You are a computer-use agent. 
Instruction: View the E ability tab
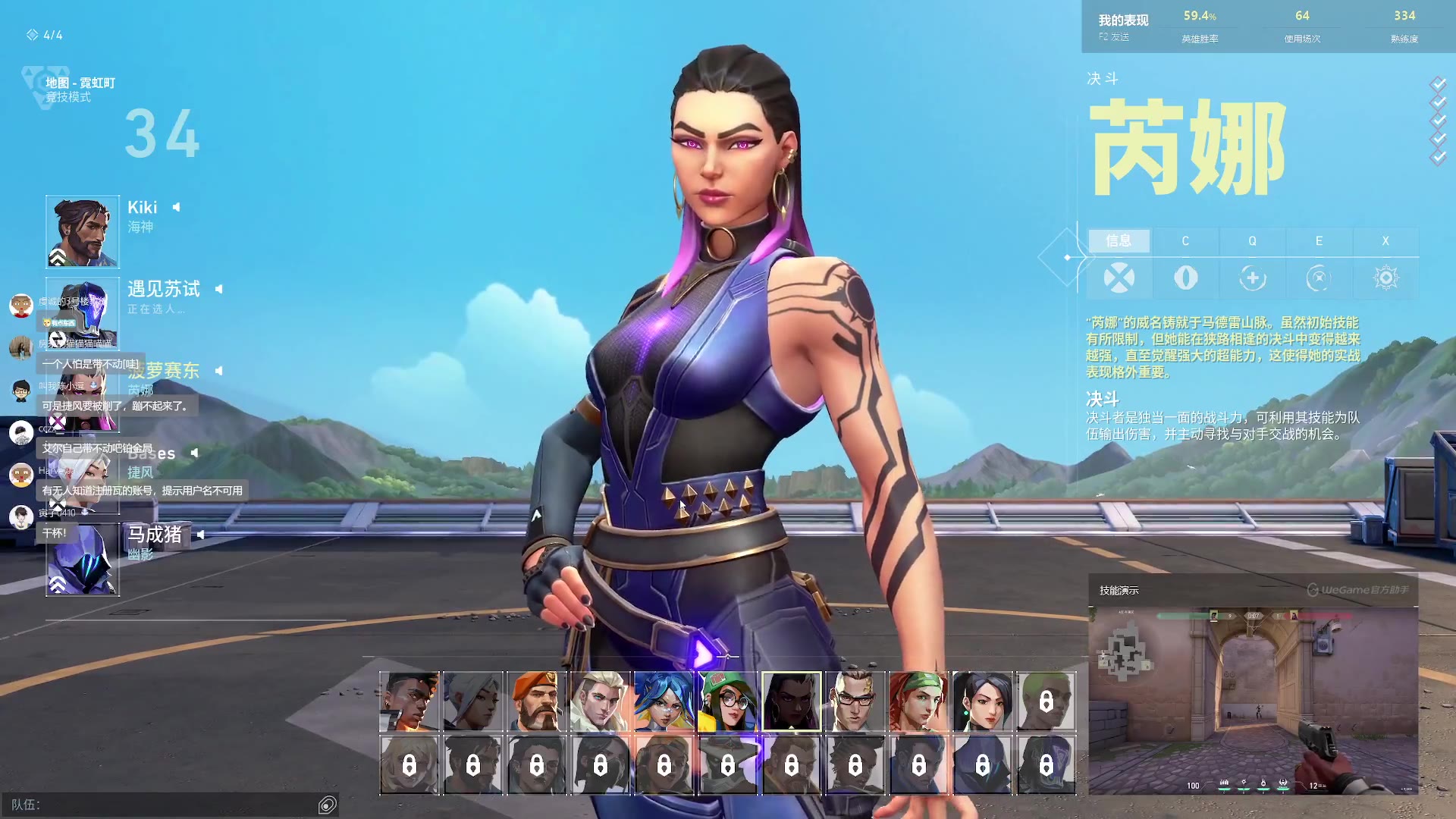pos(1319,241)
